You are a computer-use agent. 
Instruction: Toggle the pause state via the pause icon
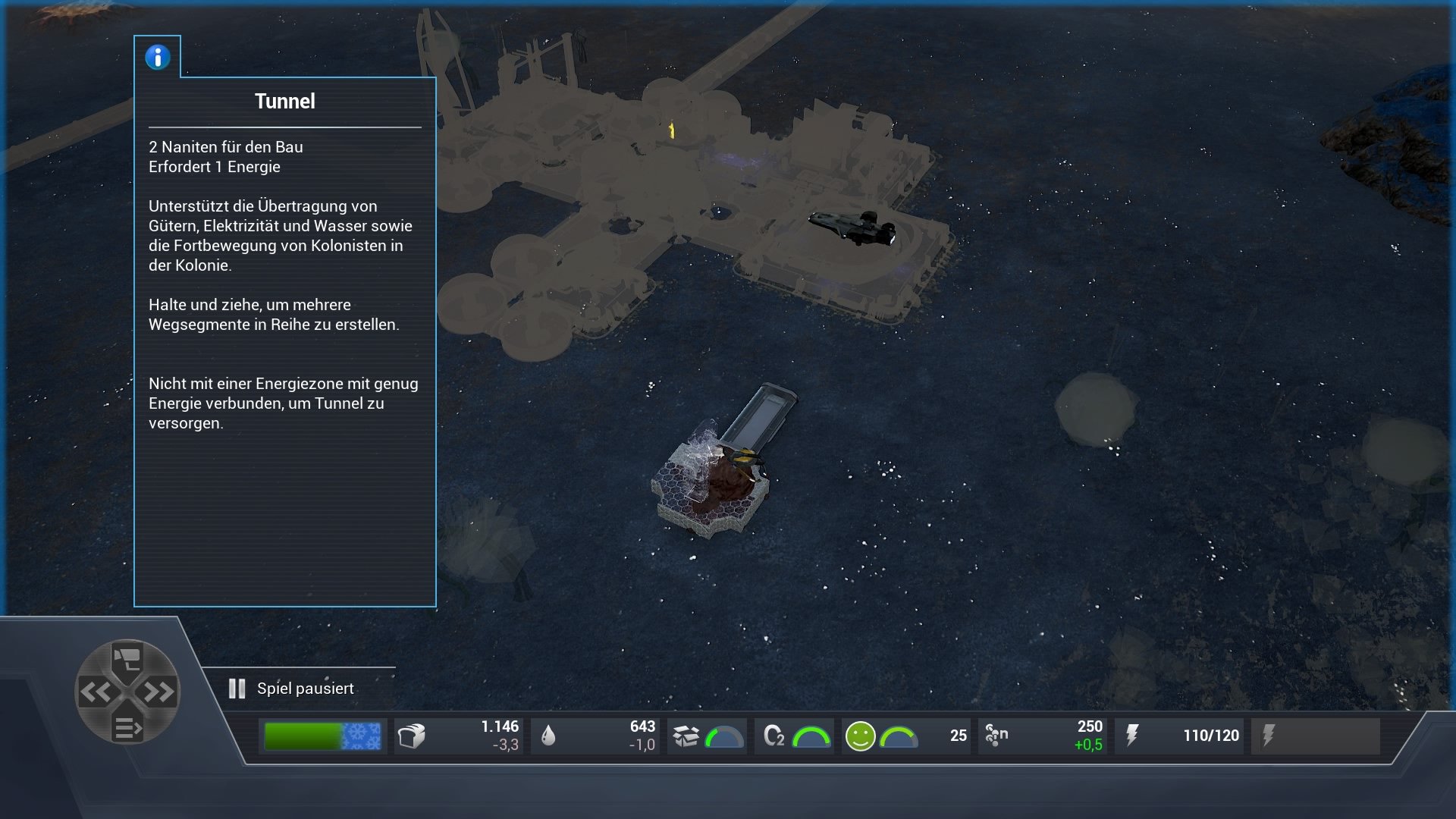236,689
